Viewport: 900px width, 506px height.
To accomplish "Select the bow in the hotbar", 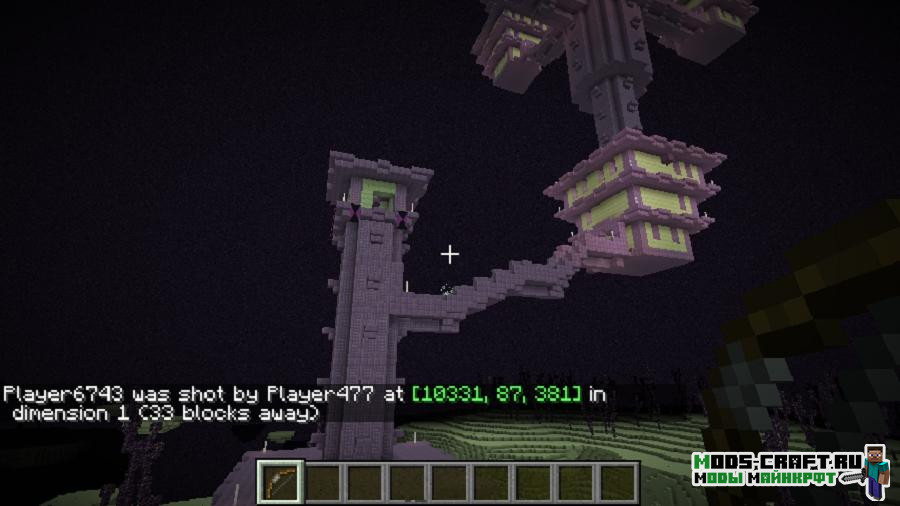I will (279, 482).
